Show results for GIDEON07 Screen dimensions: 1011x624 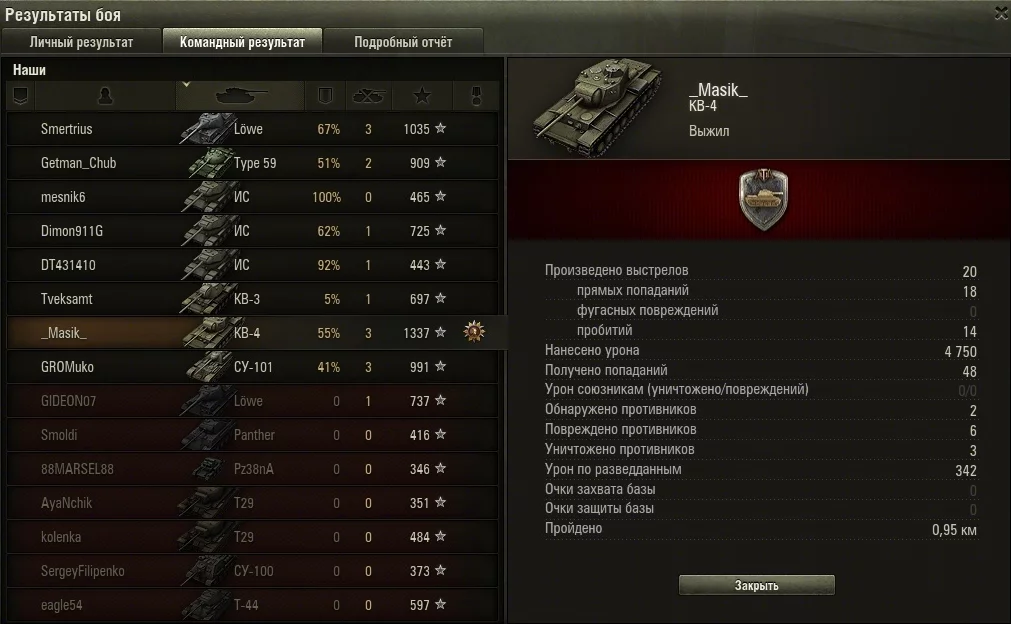68,401
